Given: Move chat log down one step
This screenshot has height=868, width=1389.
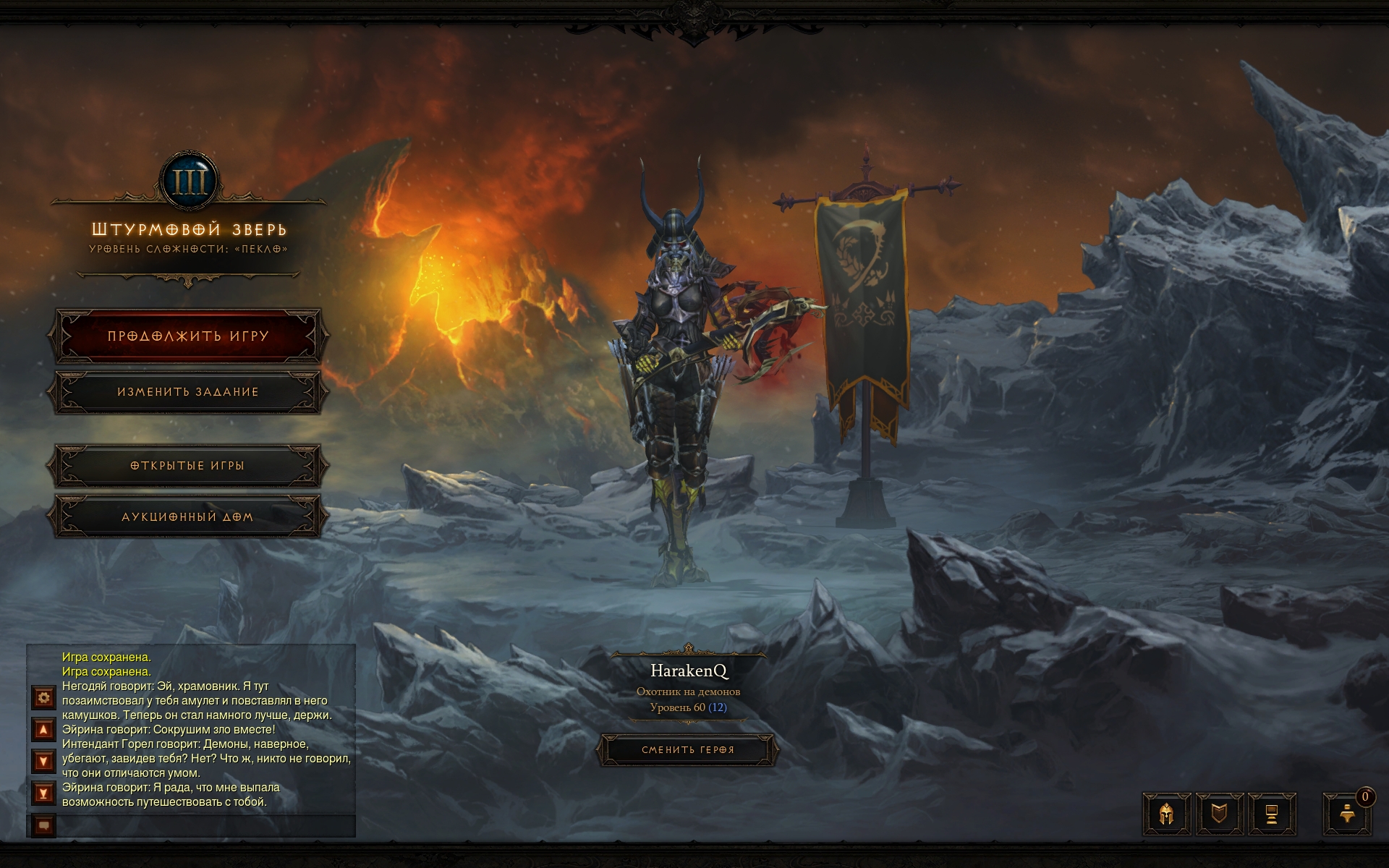Looking at the screenshot, I should (44, 762).
